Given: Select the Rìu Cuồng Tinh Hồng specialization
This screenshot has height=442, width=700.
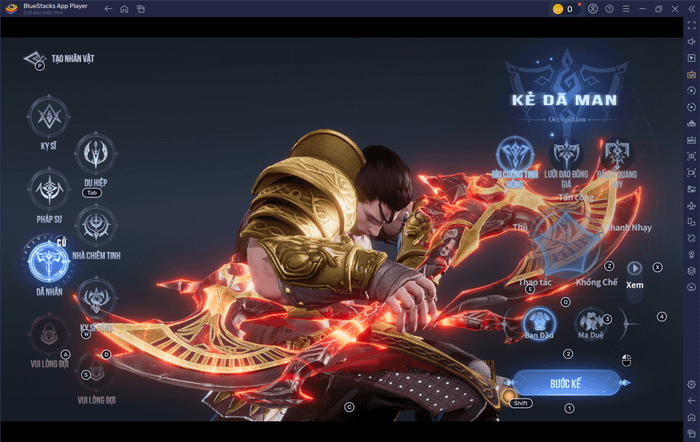Looking at the screenshot, I should [516, 155].
